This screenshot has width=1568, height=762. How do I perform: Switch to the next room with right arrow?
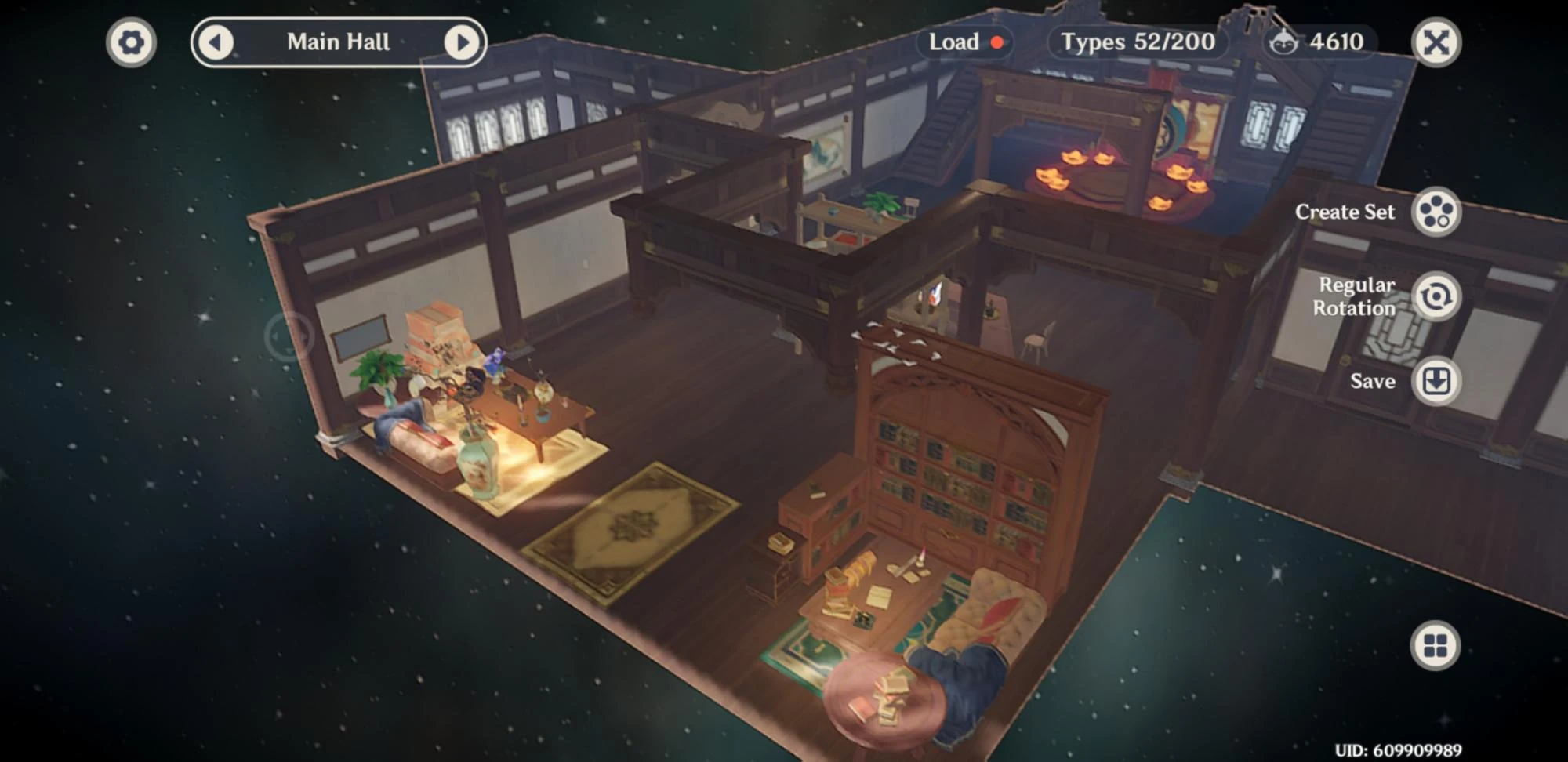462,42
